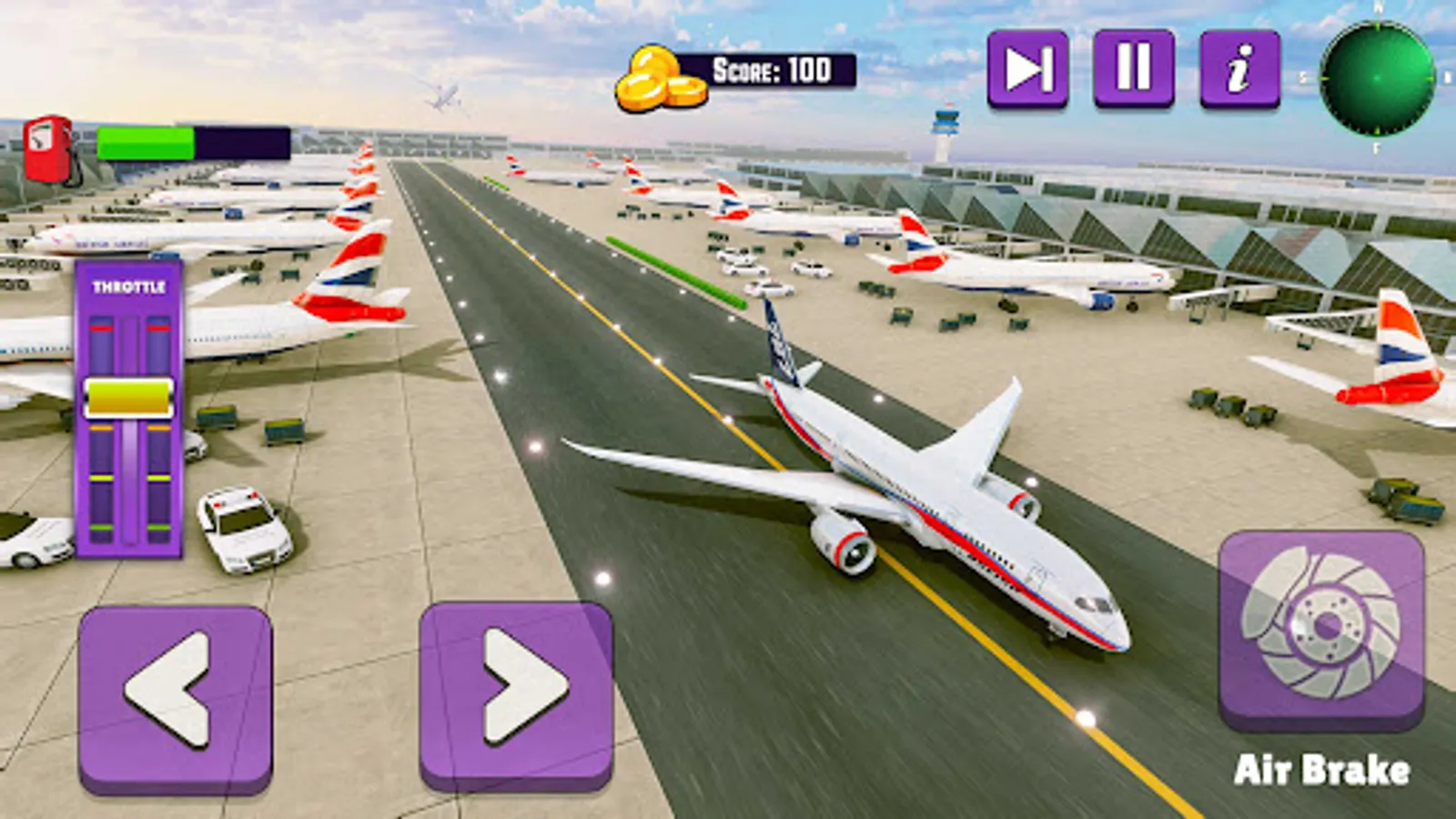Viewport: 1456px width, 819px height.
Task: Tap the compass in the top right corner
Action: coord(1376,77)
